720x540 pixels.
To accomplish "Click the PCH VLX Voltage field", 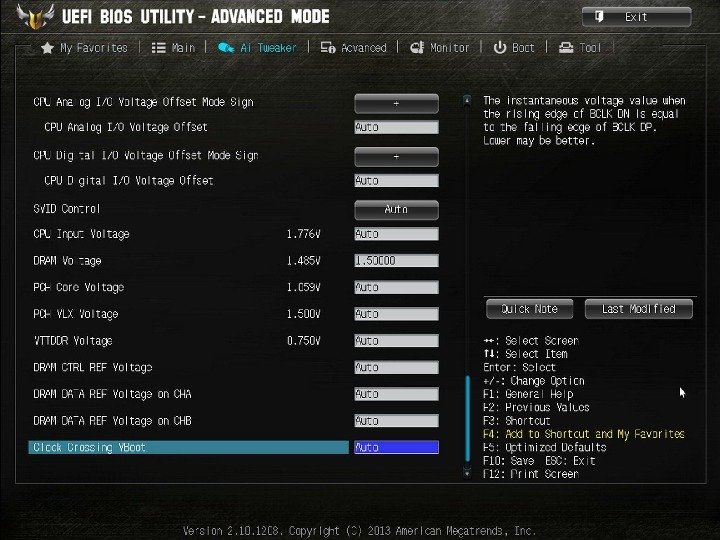I will (396, 314).
